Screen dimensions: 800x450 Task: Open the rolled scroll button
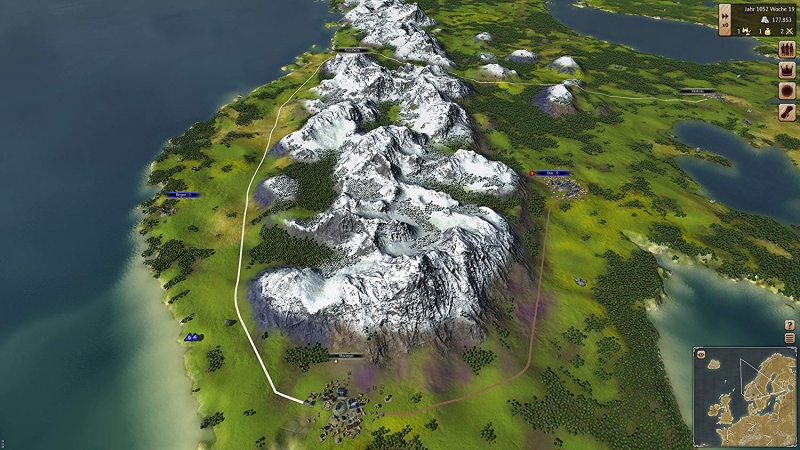(x=787, y=112)
